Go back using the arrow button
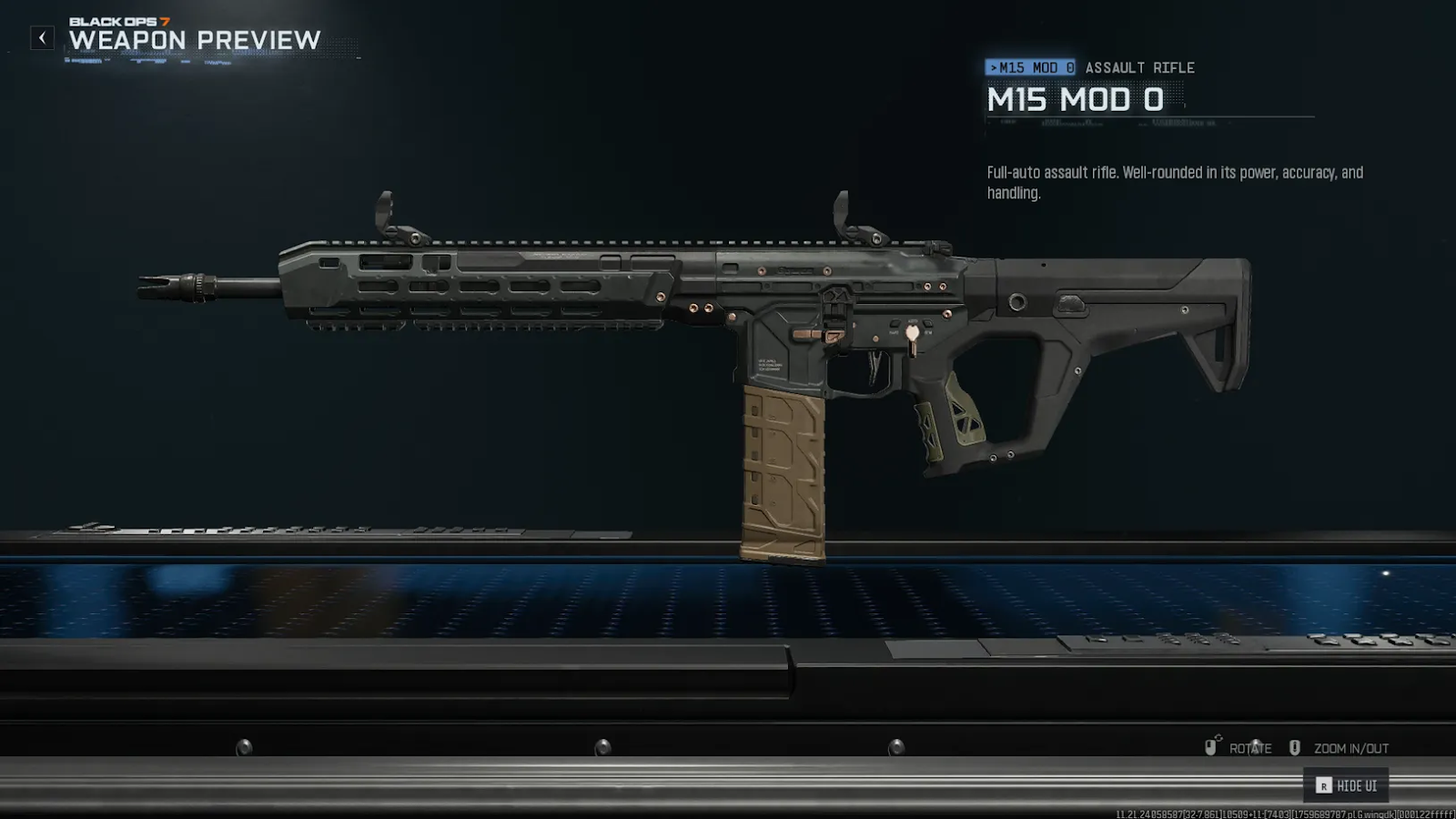 pos(42,38)
